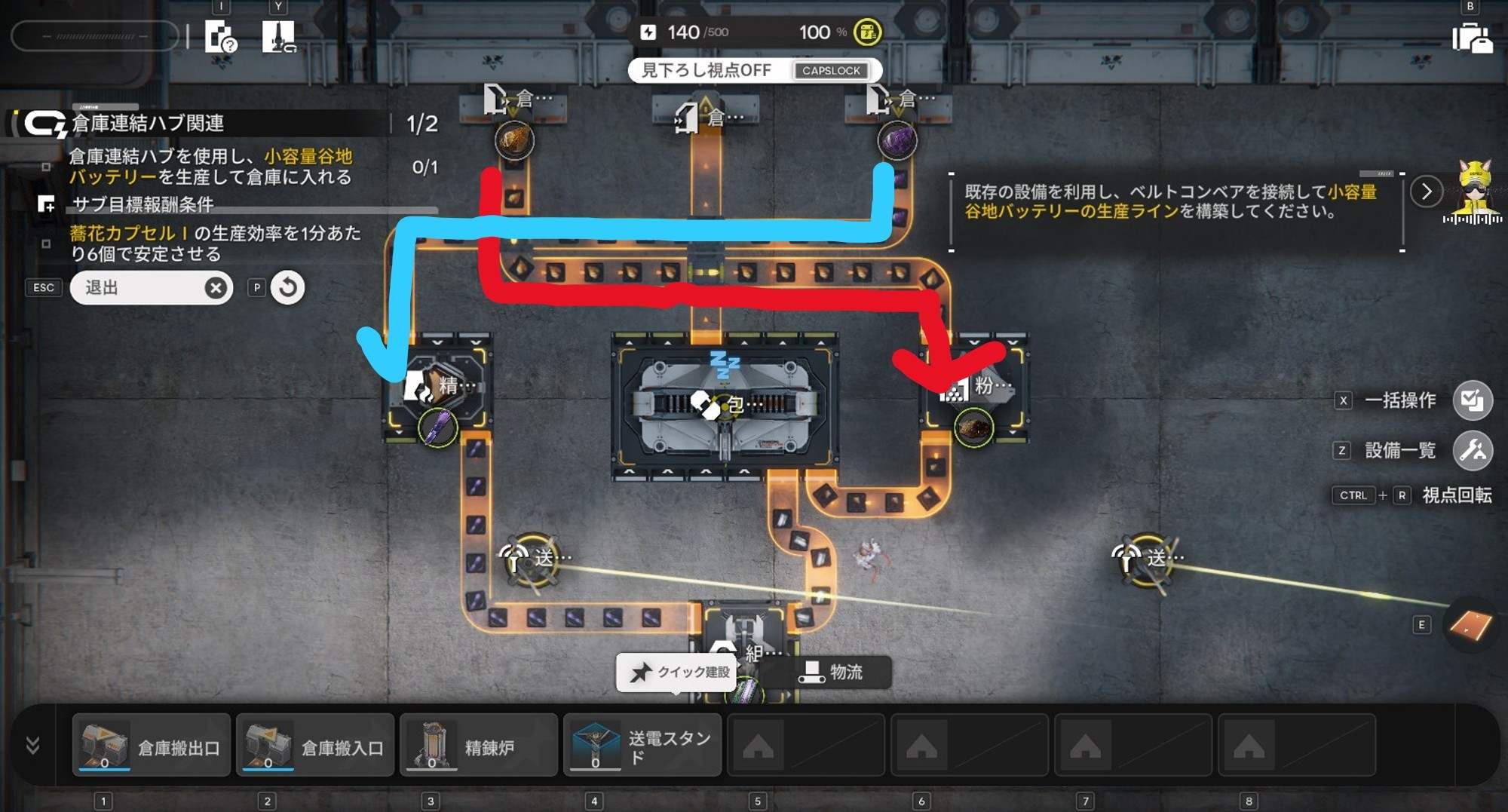Activate 一括操作 batch operation
The height and width of the screenshot is (812, 1508).
[1472, 400]
